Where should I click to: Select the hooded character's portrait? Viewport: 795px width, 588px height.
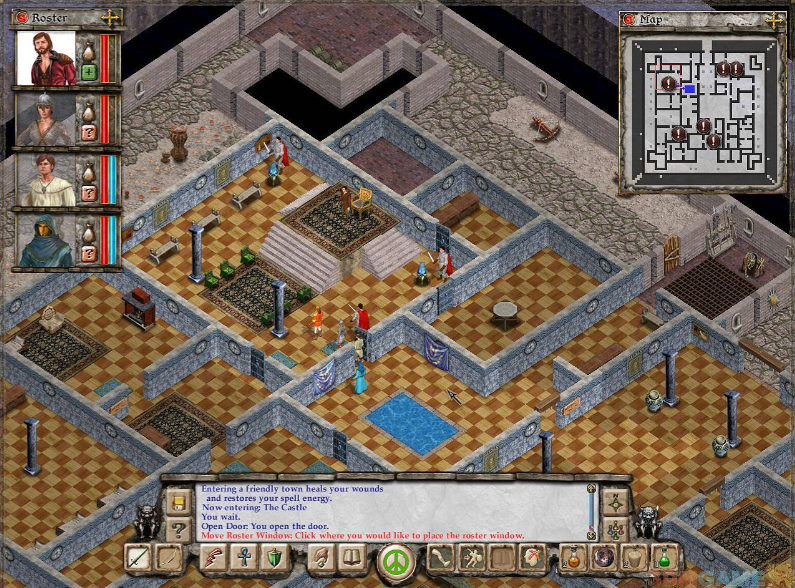(45, 241)
